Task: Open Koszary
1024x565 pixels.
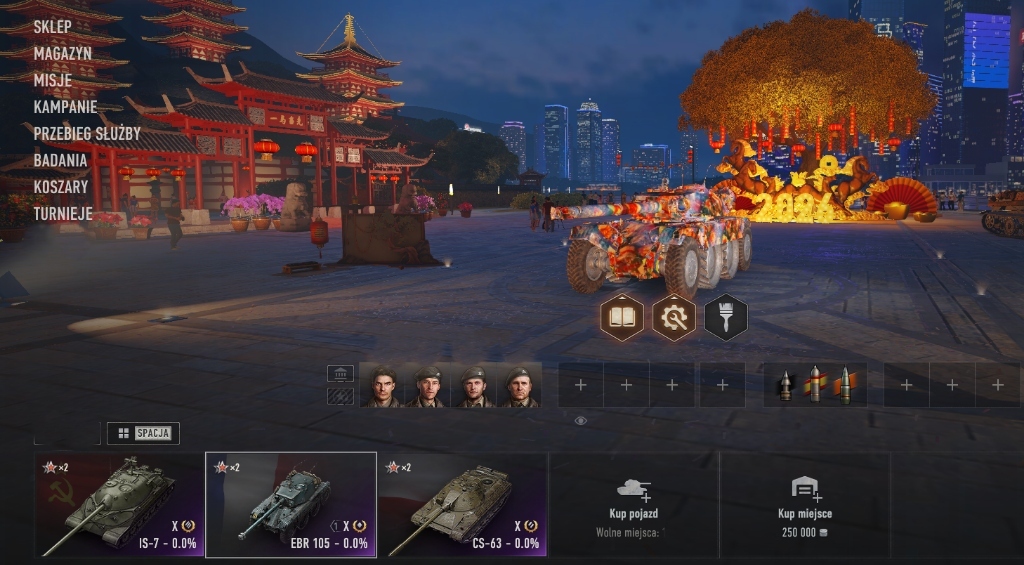Action: click(61, 186)
